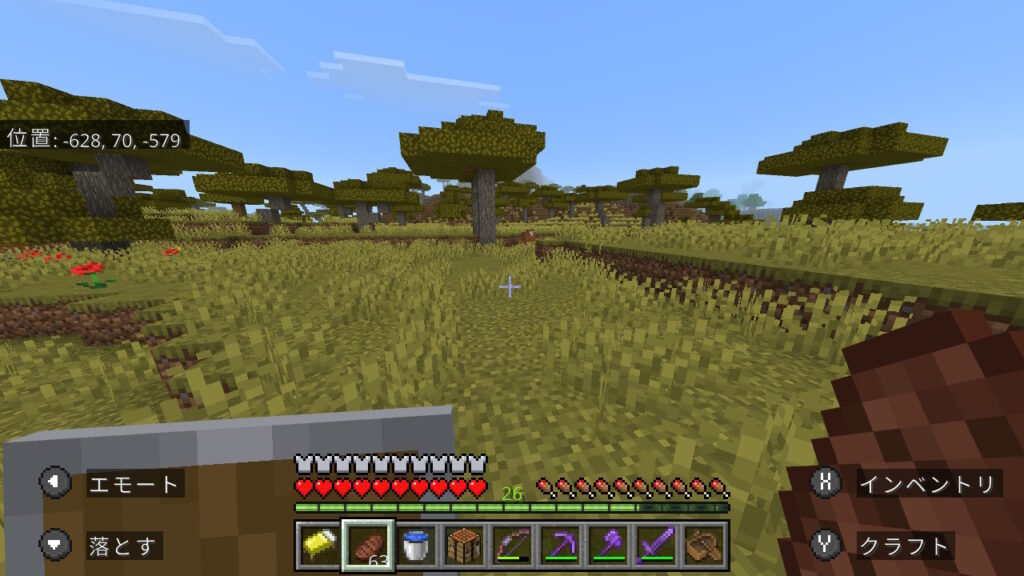Choose the wooden boat hotbar slot
1024x576 pixels.
pyautogui.click(x=705, y=546)
